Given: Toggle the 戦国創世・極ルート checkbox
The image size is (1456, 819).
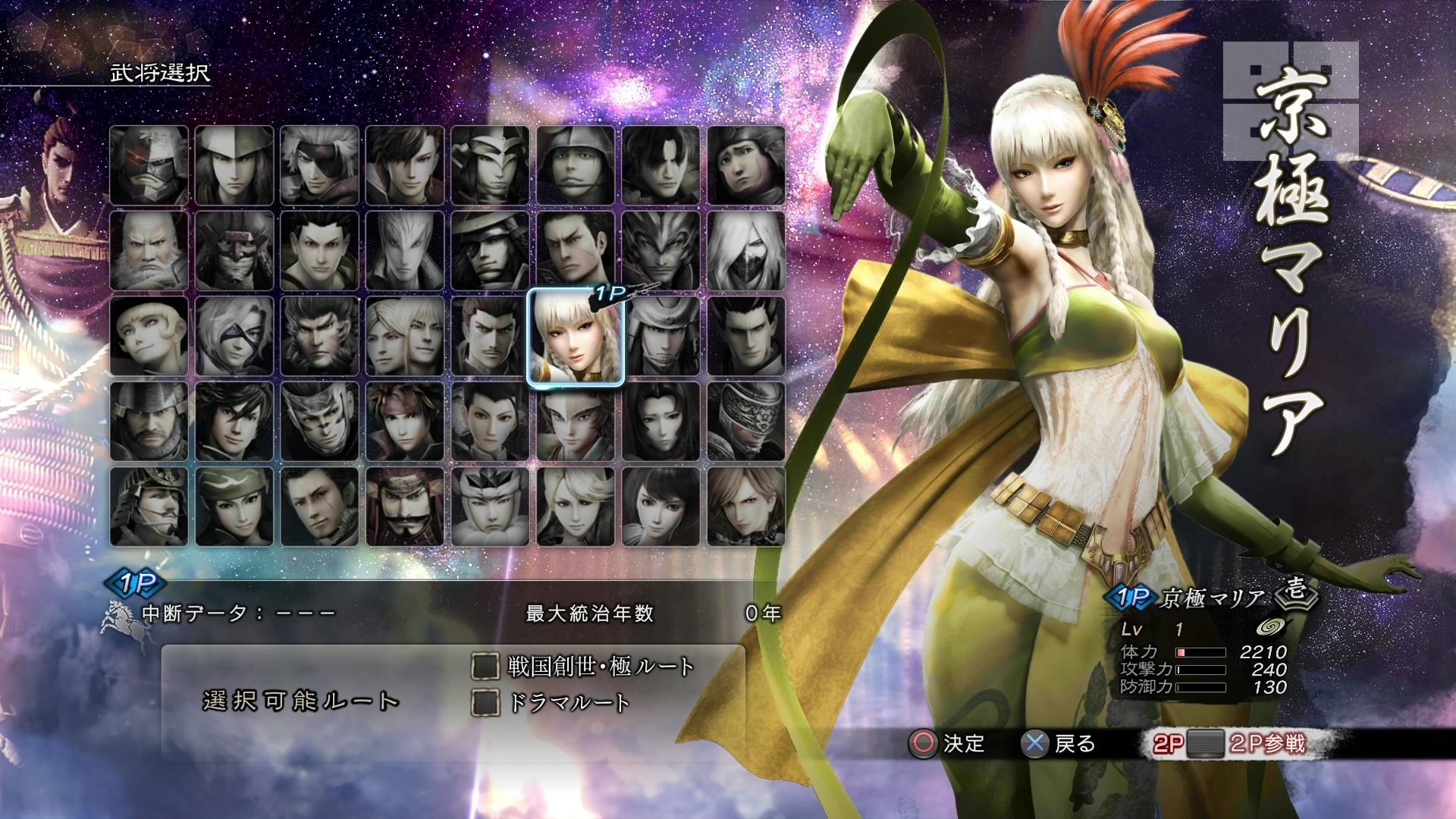Looking at the screenshot, I should [x=485, y=667].
